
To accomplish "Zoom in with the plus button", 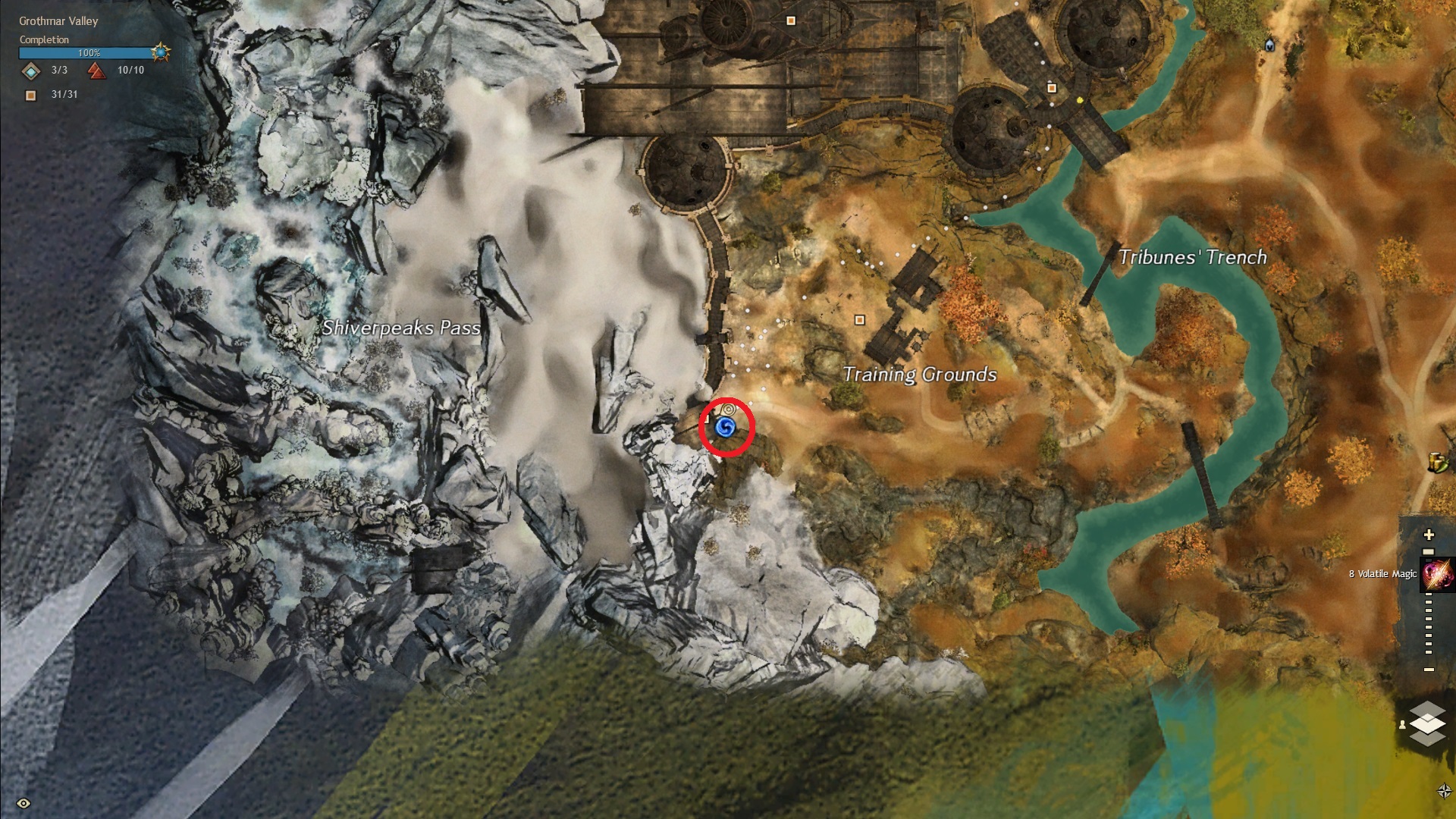I will point(1429,535).
